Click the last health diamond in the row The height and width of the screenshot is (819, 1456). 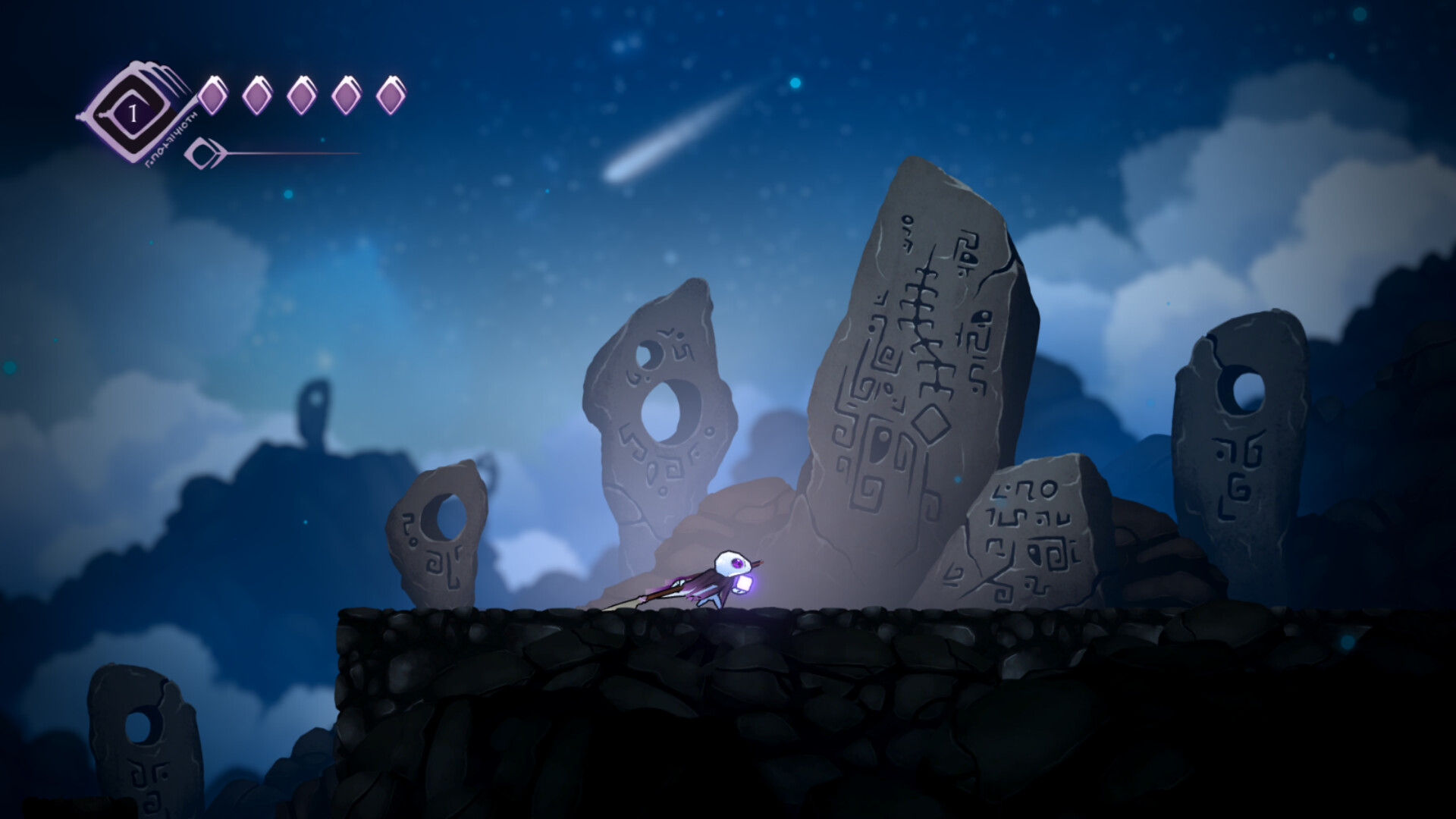(392, 94)
